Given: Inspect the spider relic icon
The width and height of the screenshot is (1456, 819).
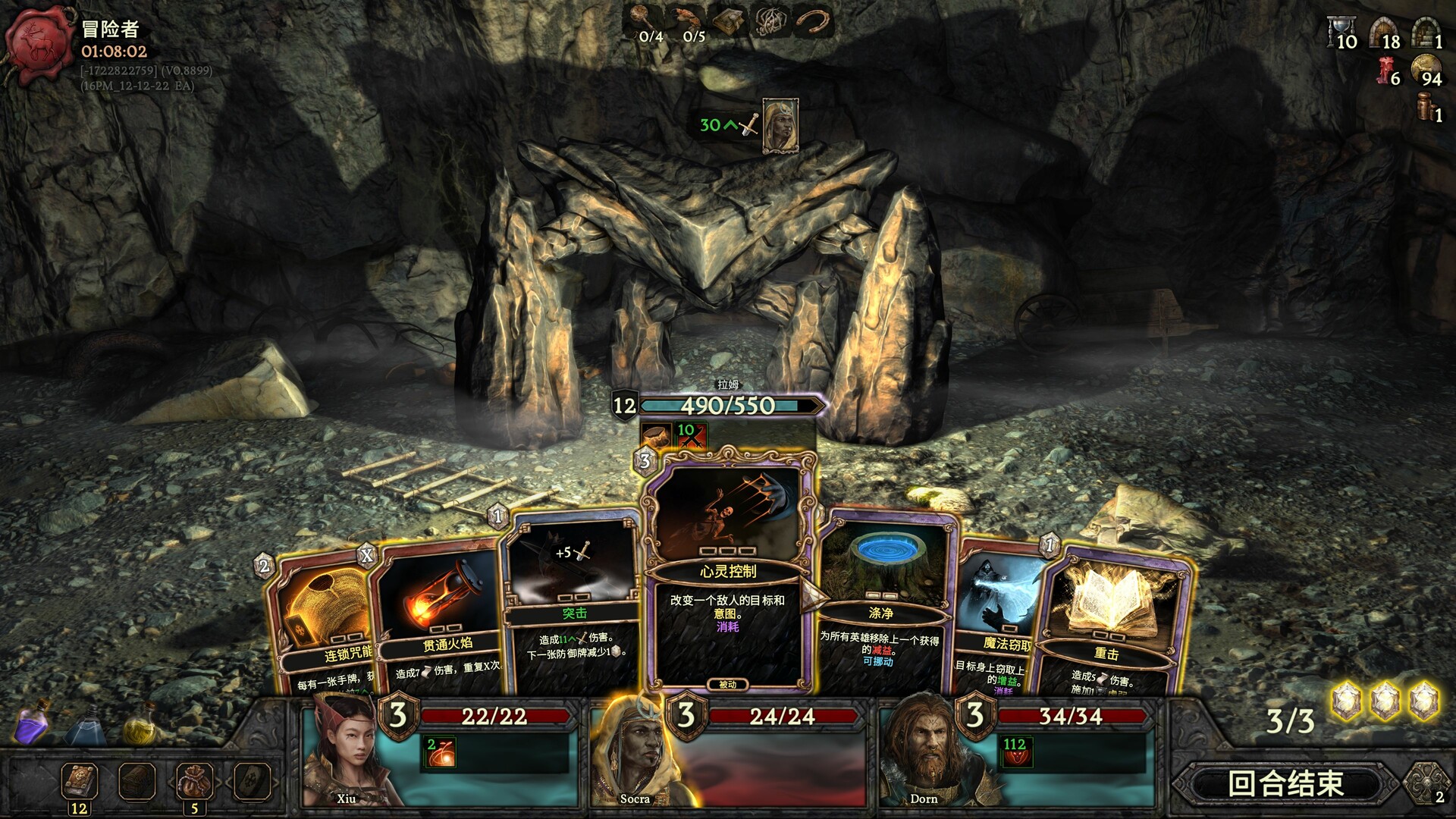Looking at the screenshot, I should 770,23.
